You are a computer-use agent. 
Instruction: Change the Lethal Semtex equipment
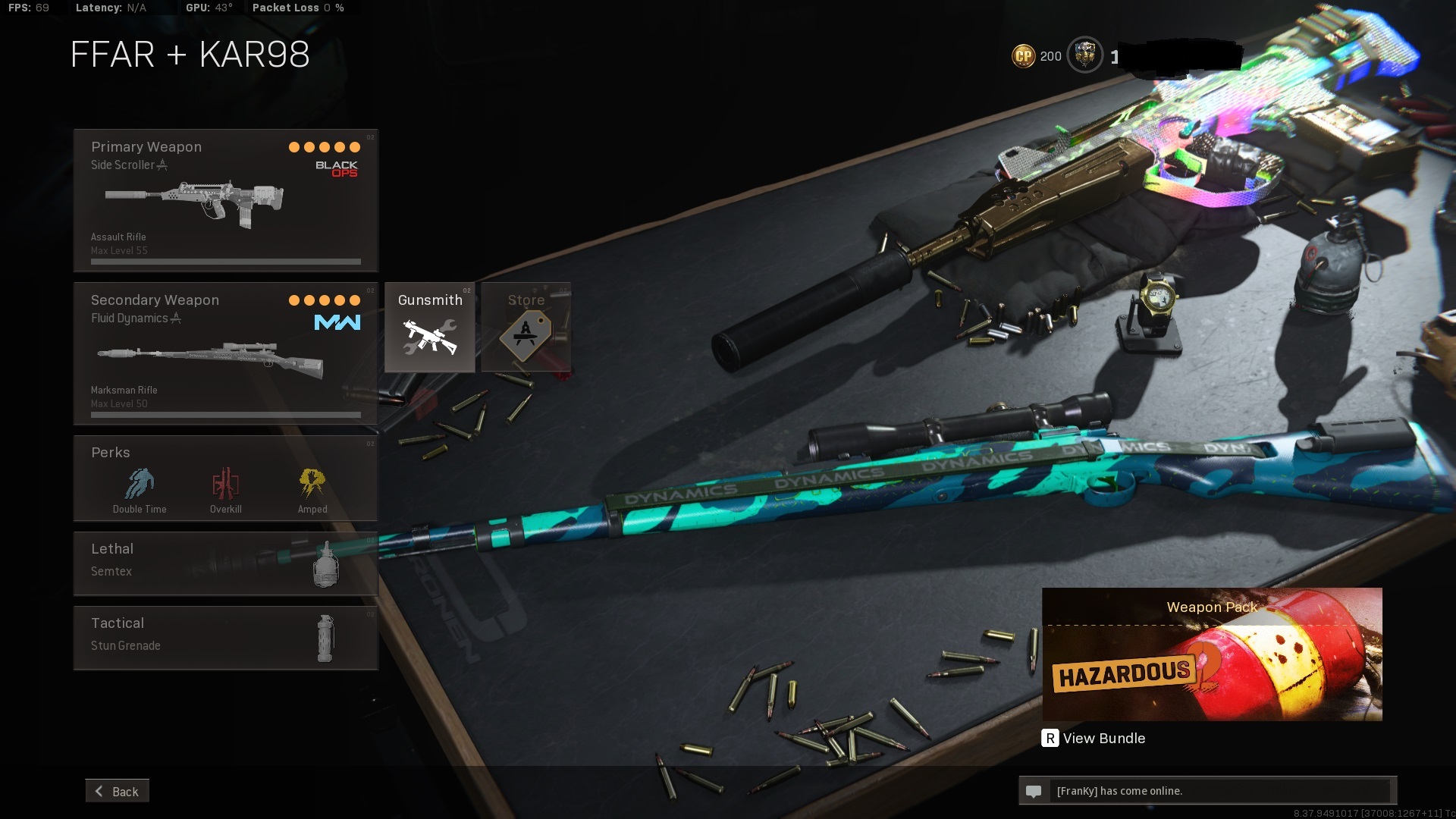pyautogui.click(x=225, y=563)
